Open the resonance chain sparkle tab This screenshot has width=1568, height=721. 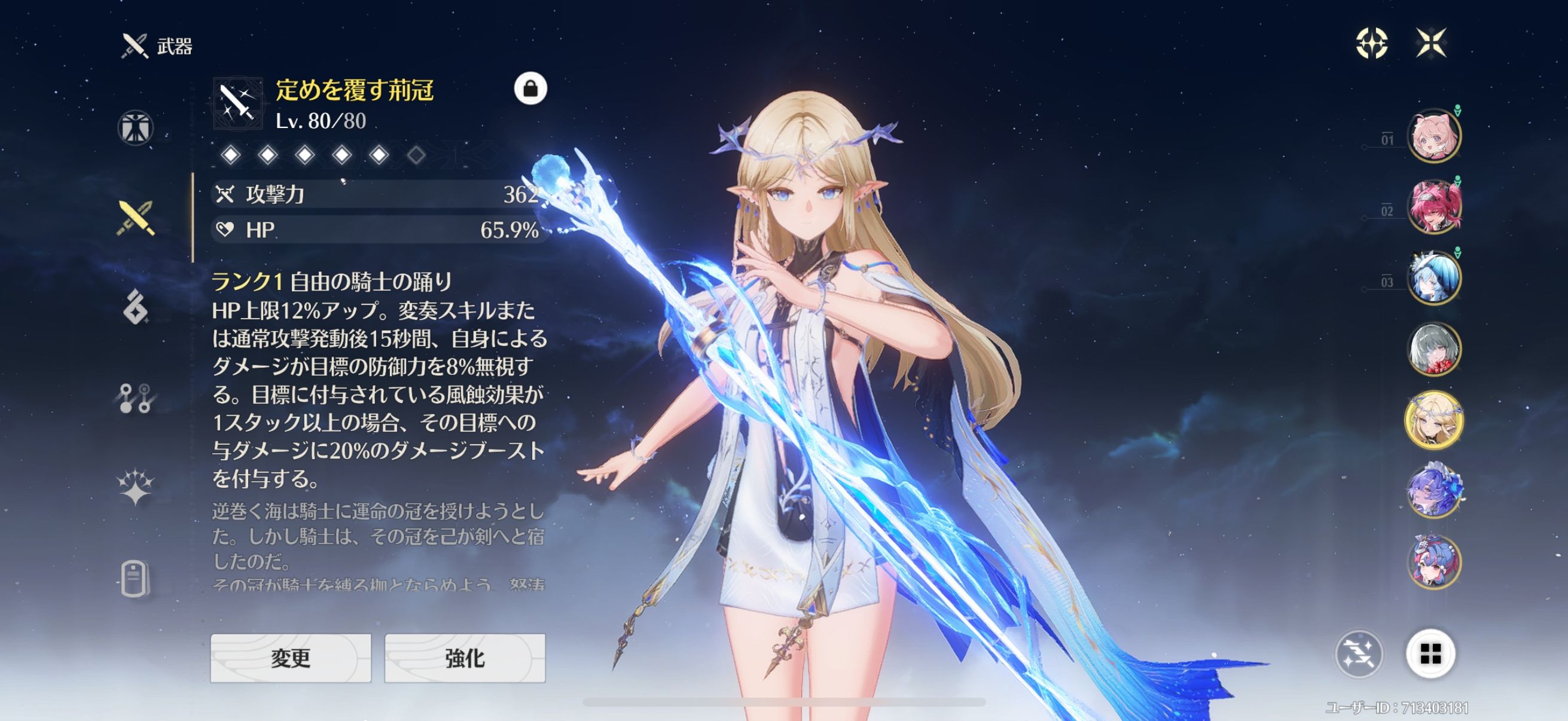pos(135,487)
